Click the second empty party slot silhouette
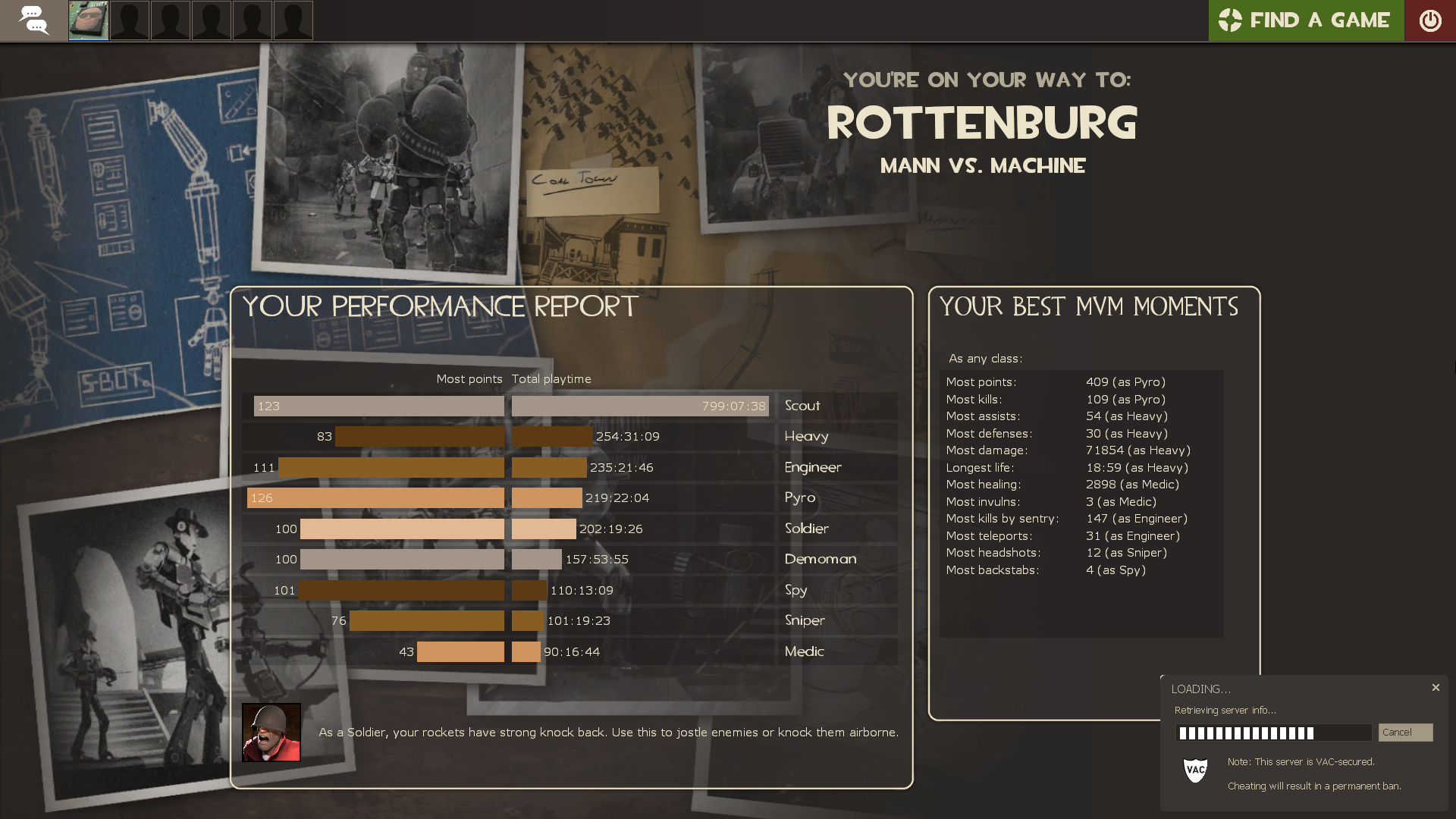Screen dimensions: 1456x819 pos(171,20)
